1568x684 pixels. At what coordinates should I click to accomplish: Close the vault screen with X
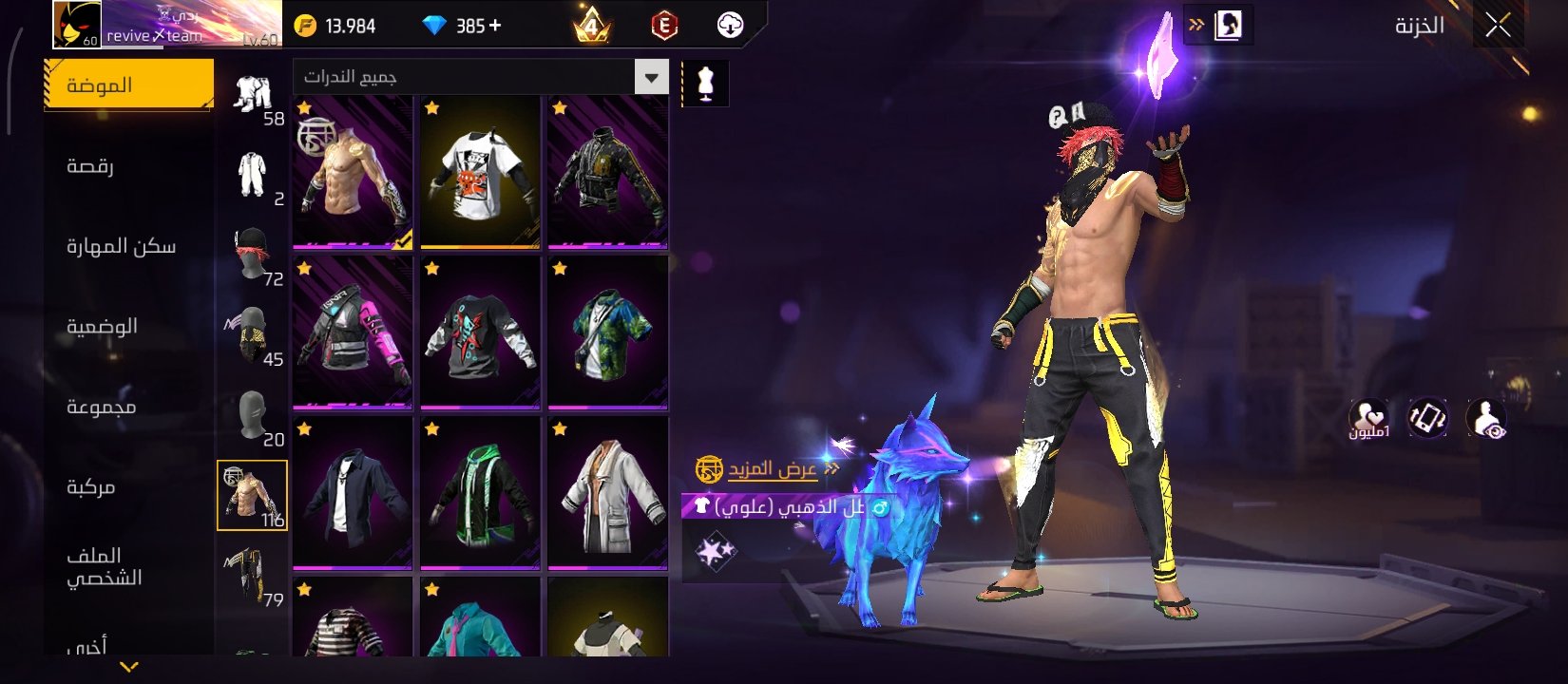pos(1498,26)
